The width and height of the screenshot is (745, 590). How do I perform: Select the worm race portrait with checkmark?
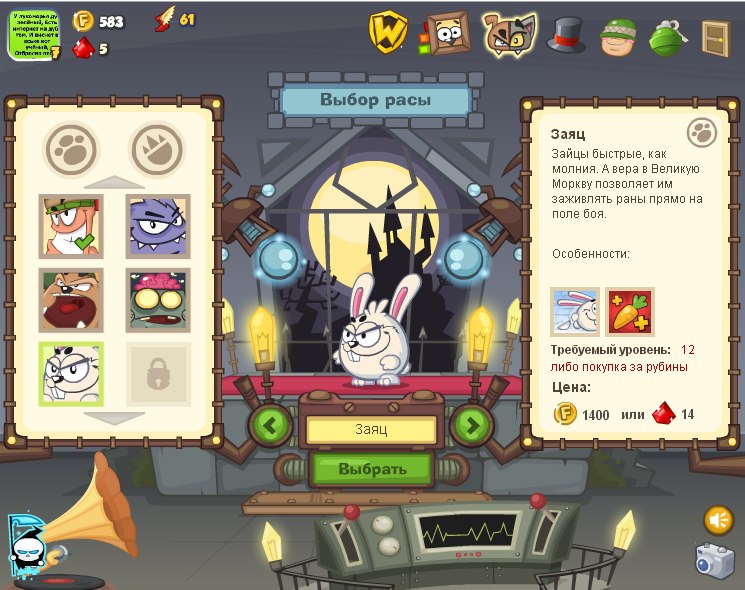coord(71,226)
